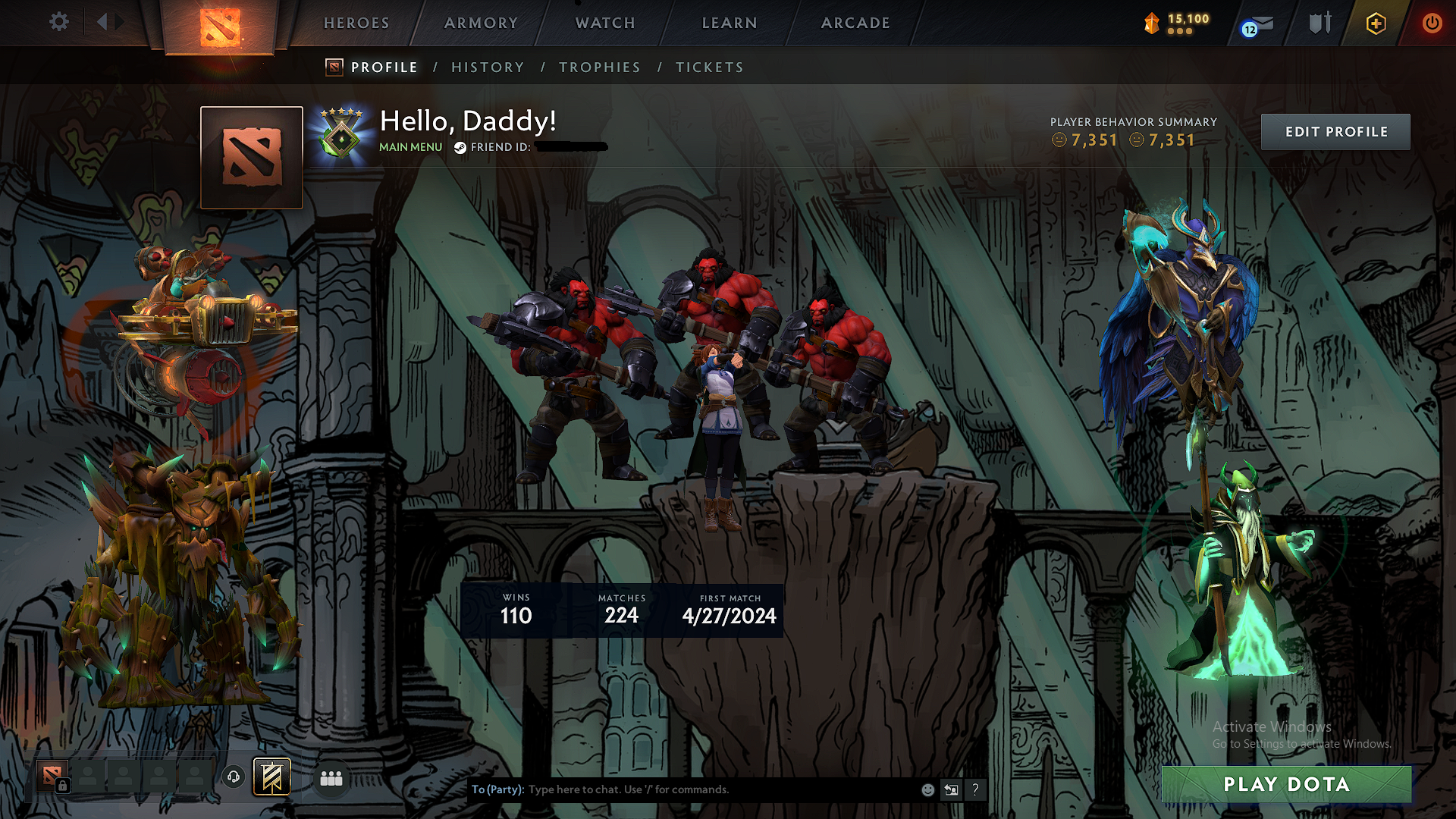Open the Learn section
Screen dimensions: 1456x819
[x=730, y=23]
